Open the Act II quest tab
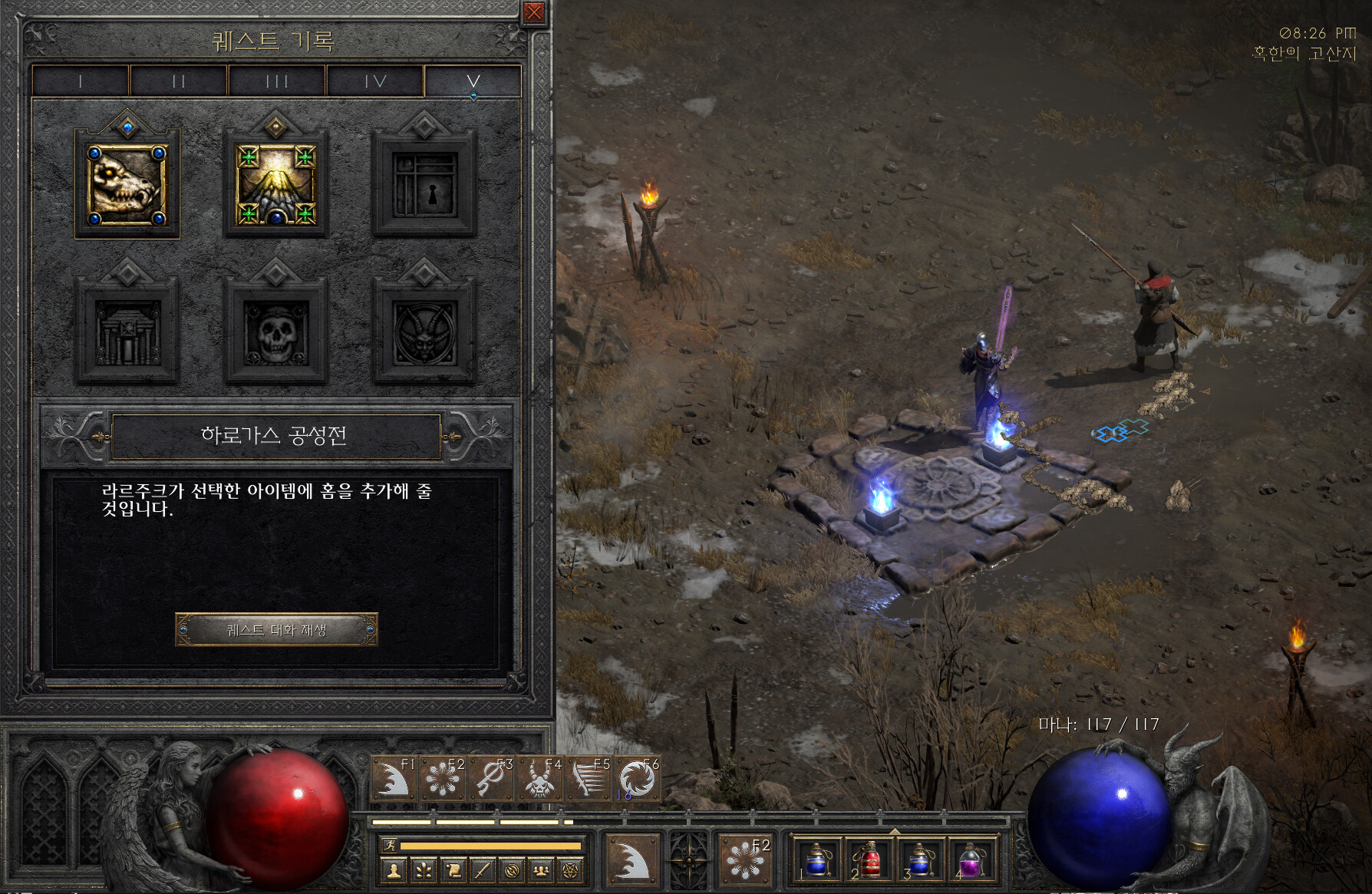 pos(179,81)
